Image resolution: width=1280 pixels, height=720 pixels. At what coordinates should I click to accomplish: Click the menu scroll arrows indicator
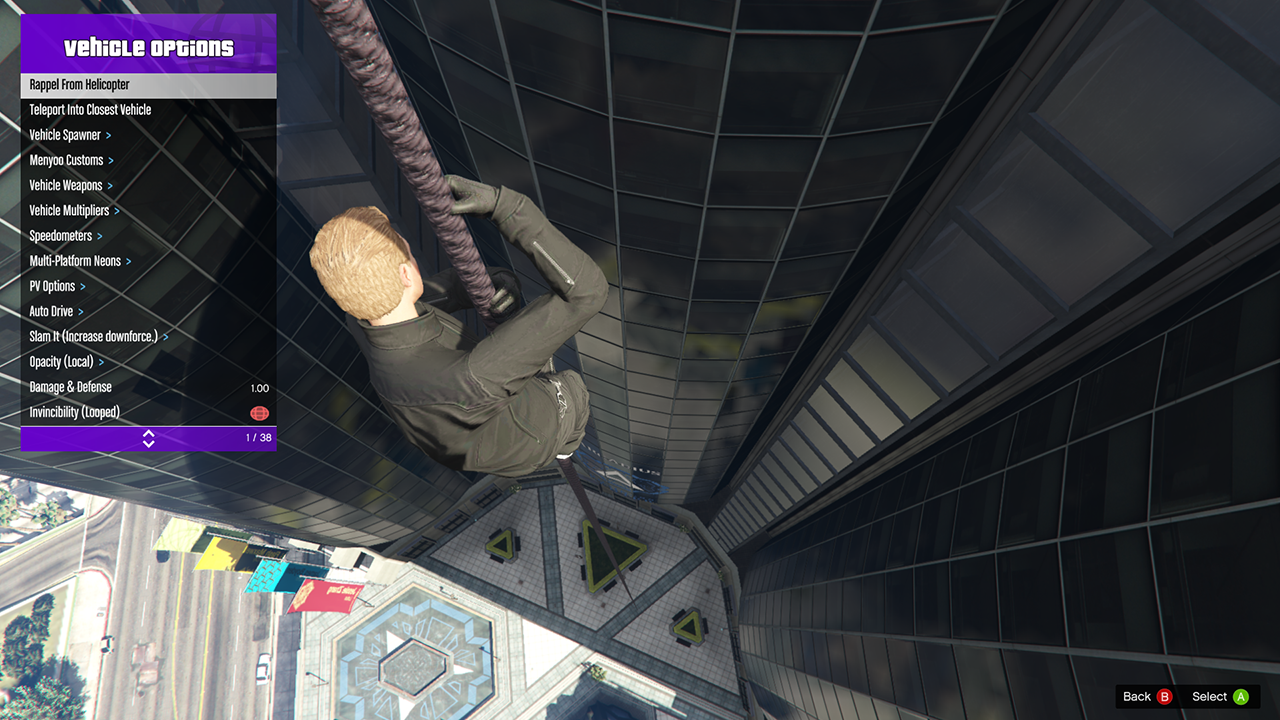coord(148,438)
